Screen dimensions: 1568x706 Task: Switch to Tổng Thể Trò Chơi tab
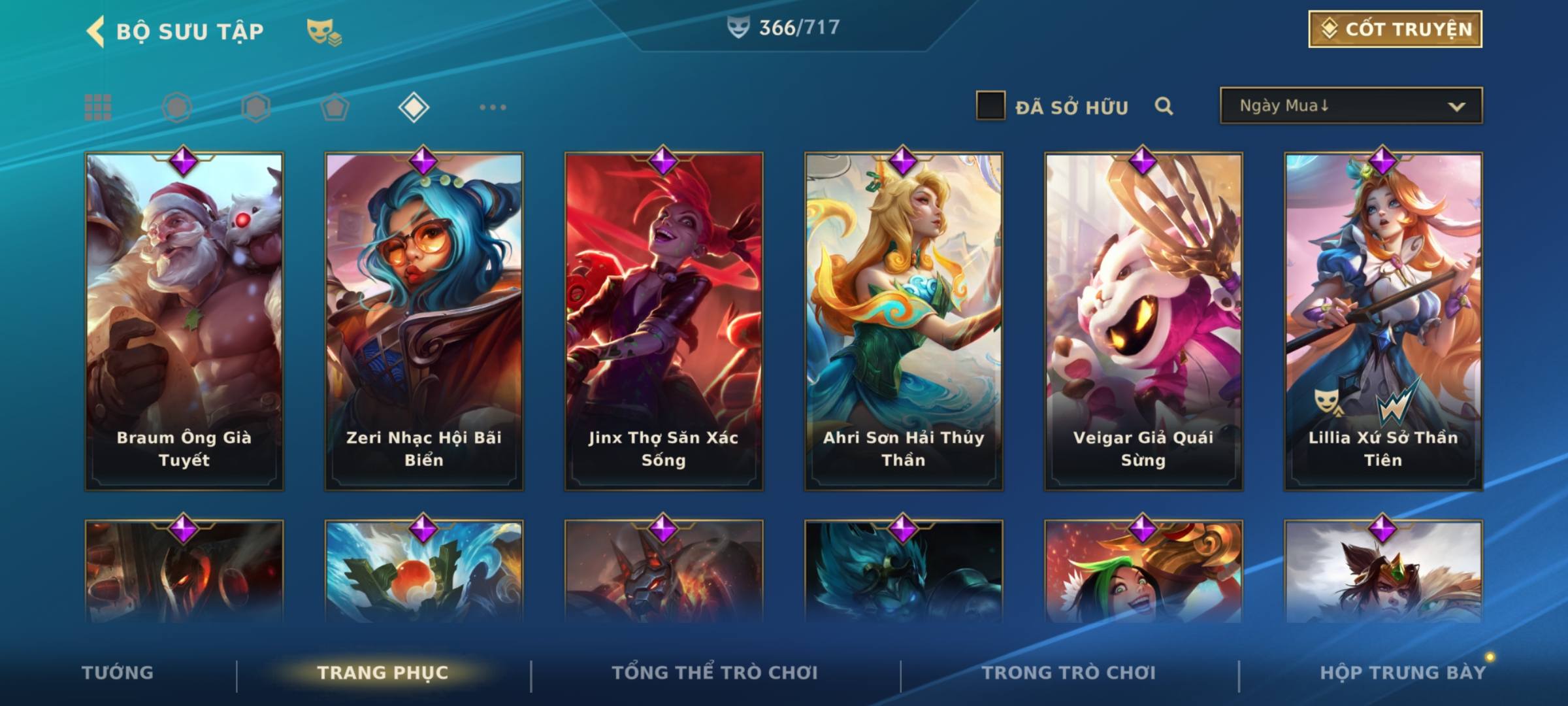[x=715, y=673]
